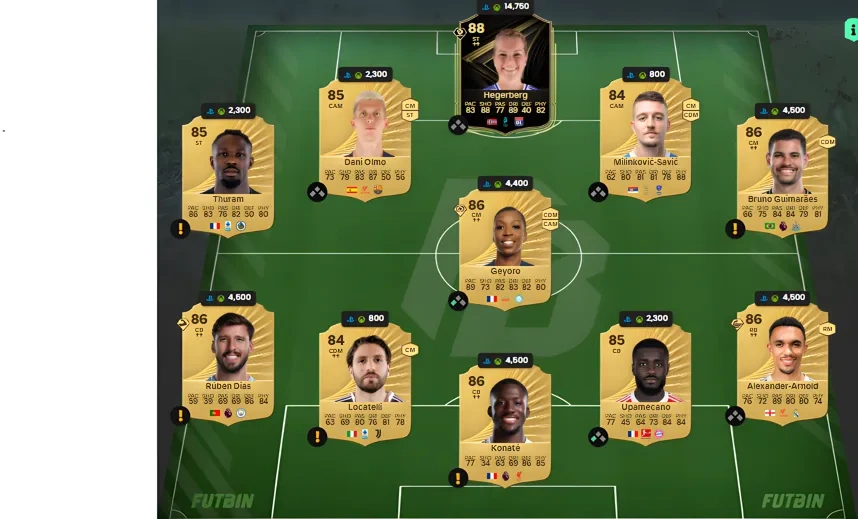Image resolution: width=858 pixels, height=519 pixels.
Task: Open the green info button
Action: pos(850,30)
